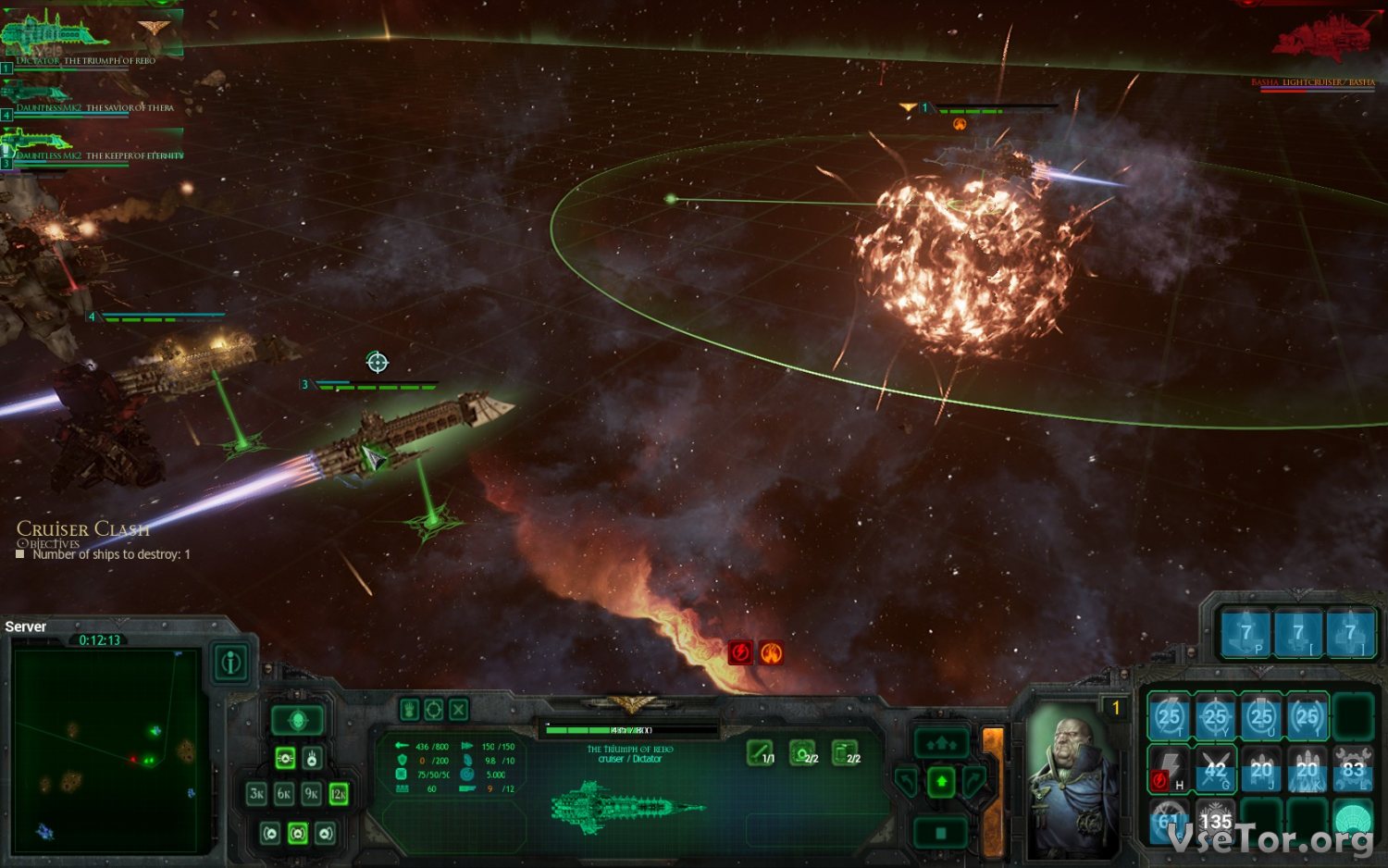Engage the triple-arrow full speed button
This screenshot has height=868, width=1388.
click(x=941, y=743)
